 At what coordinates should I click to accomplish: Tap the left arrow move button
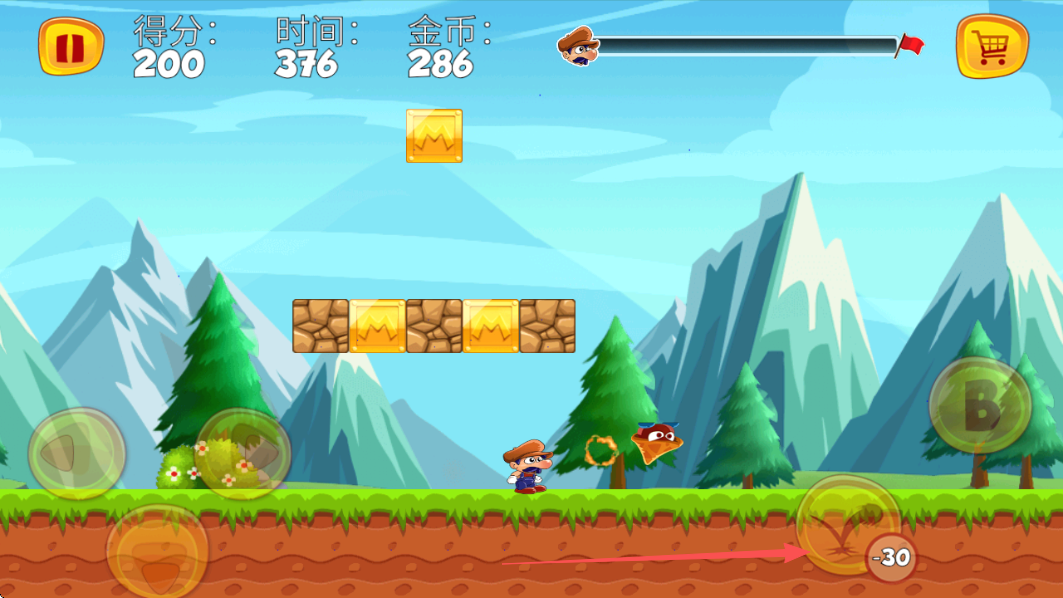(76, 453)
